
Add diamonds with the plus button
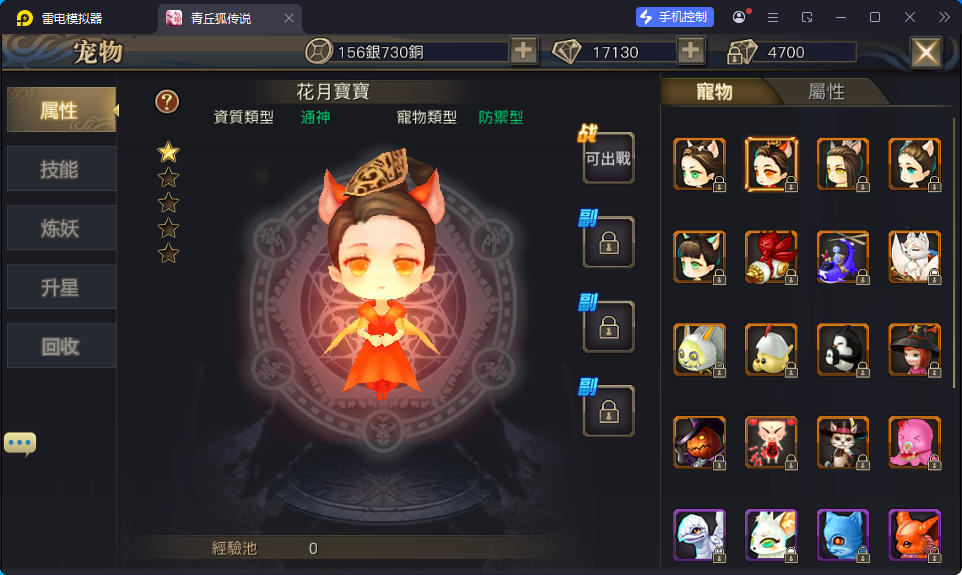(690, 51)
